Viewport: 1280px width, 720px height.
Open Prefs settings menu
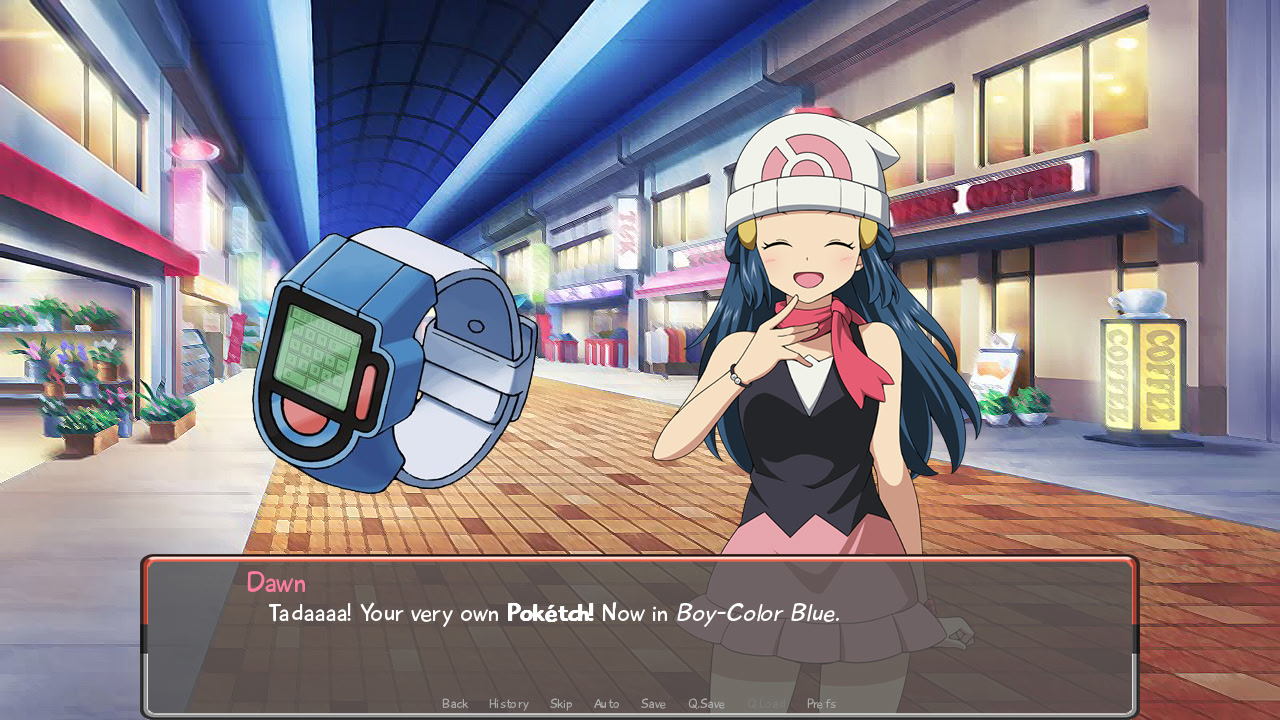click(821, 704)
